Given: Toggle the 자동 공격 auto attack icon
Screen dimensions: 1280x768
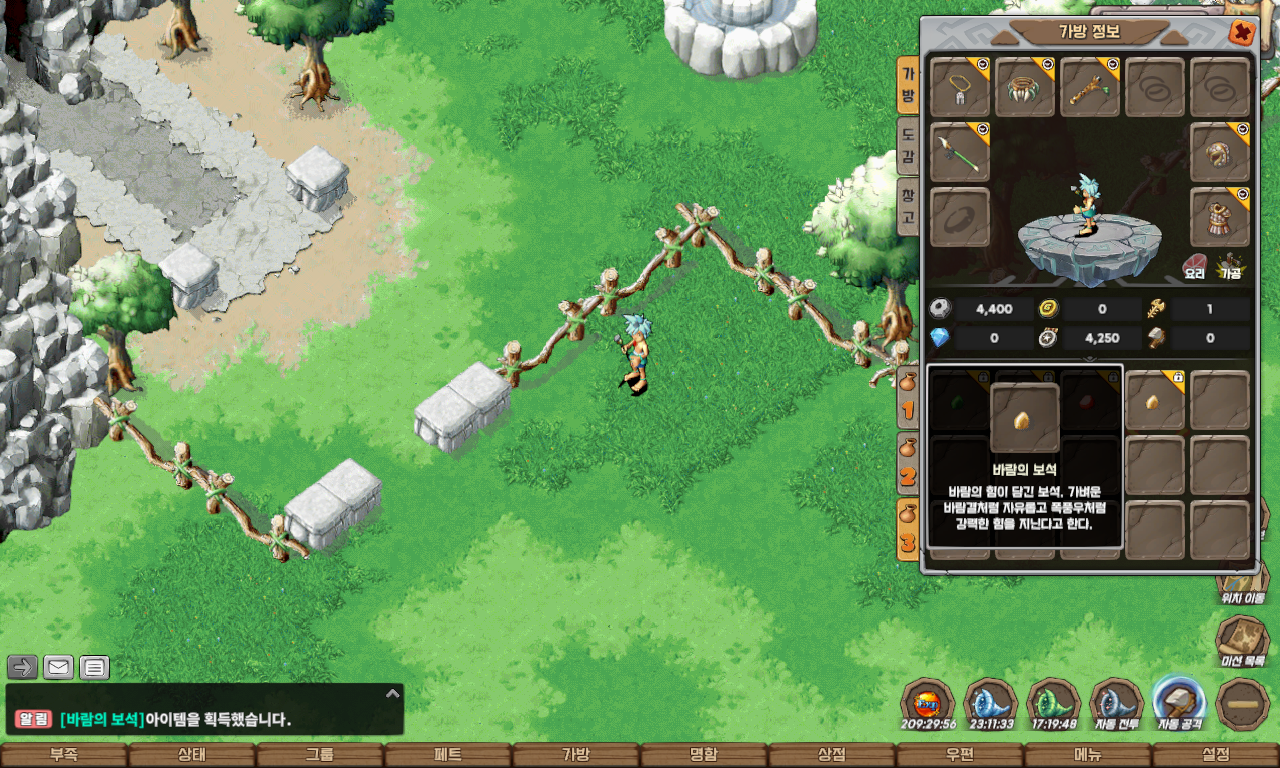Looking at the screenshot, I should pyautogui.click(x=1179, y=702).
